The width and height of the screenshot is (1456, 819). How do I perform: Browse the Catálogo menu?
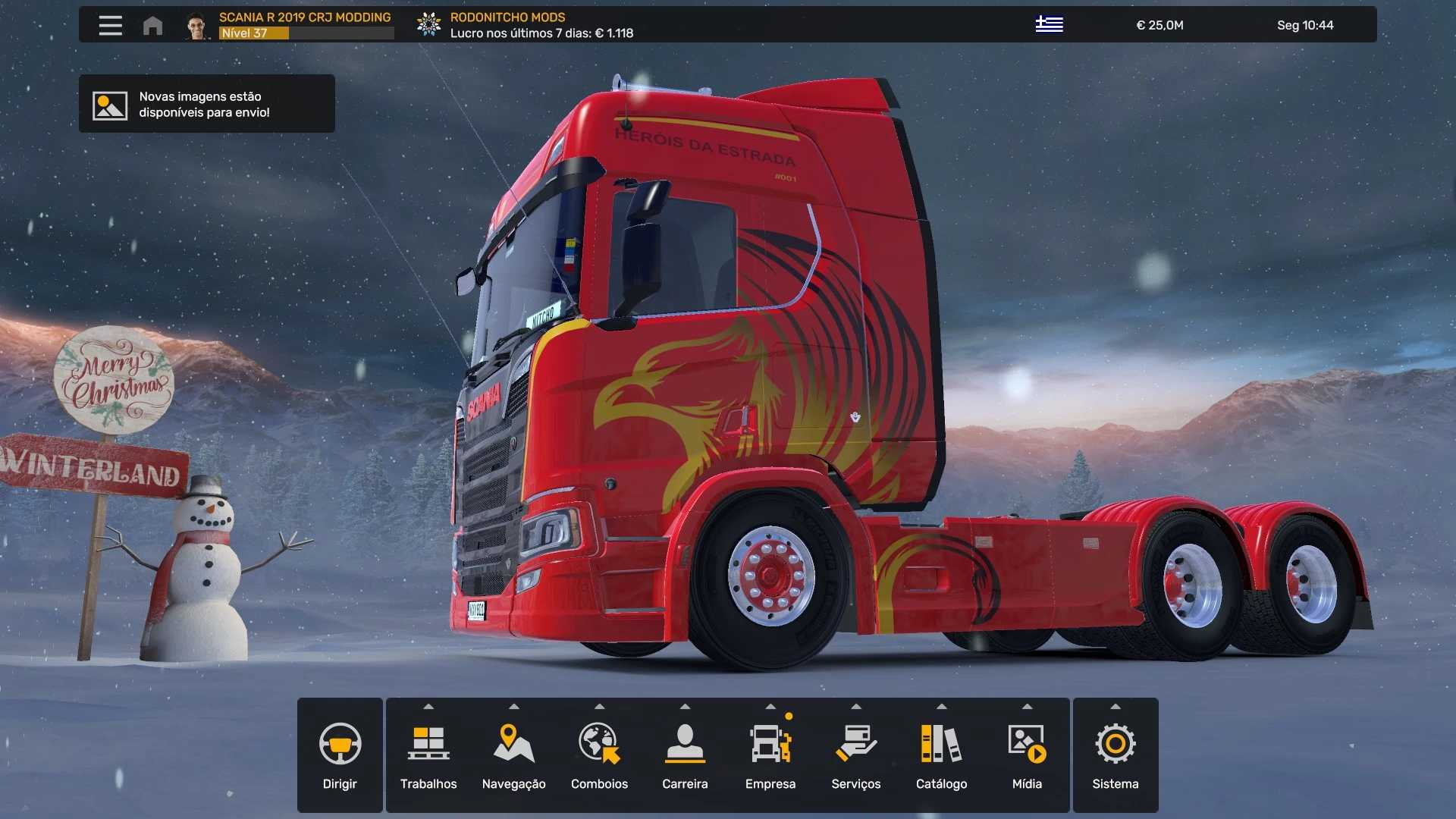point(941,755)
